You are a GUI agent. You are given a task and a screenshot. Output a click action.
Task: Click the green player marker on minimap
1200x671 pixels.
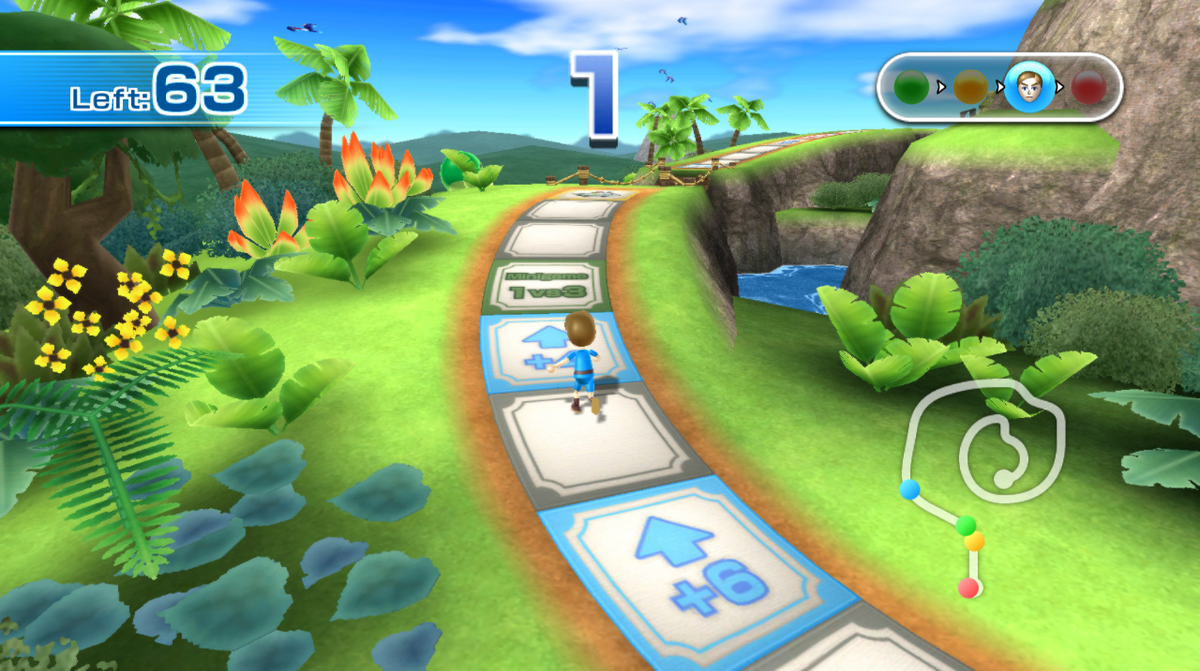965,525
